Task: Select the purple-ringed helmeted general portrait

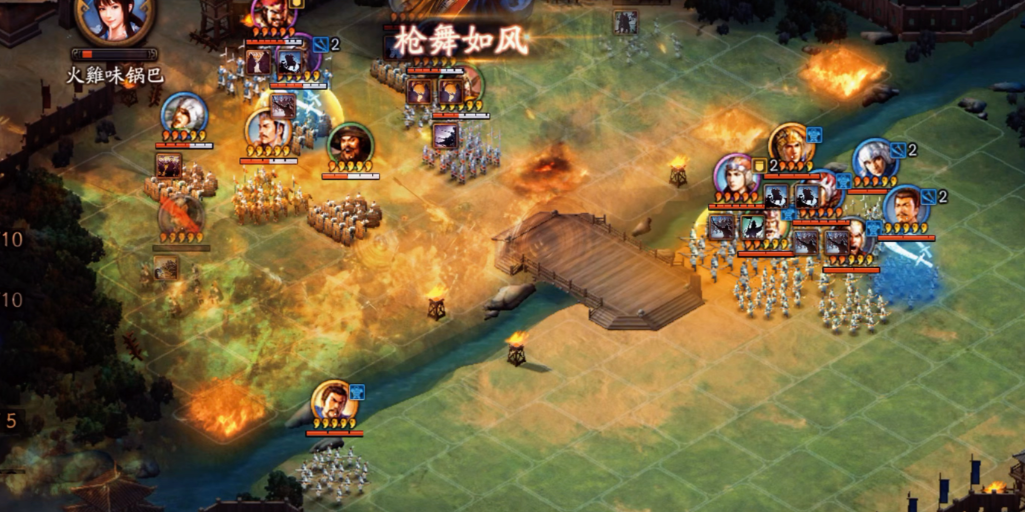Action: tap(737, 175)
